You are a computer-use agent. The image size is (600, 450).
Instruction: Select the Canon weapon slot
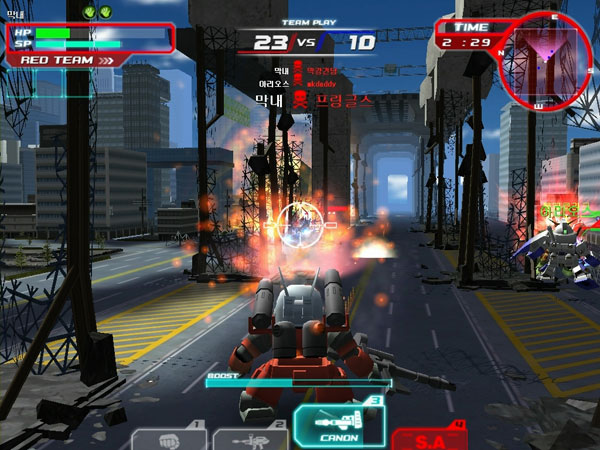click(339, 425)
